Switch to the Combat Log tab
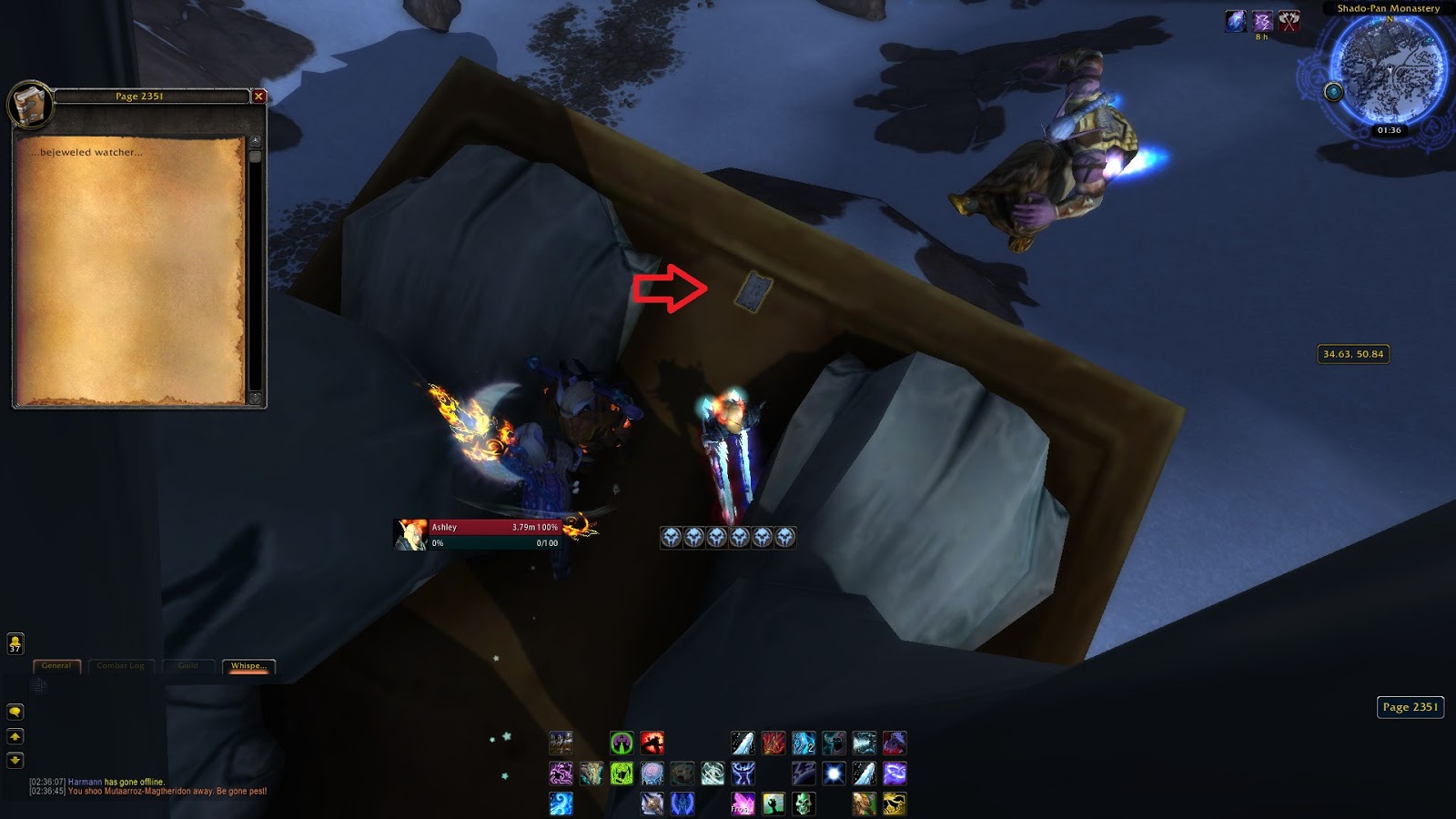1456x819 pixels. coord(121,665)
